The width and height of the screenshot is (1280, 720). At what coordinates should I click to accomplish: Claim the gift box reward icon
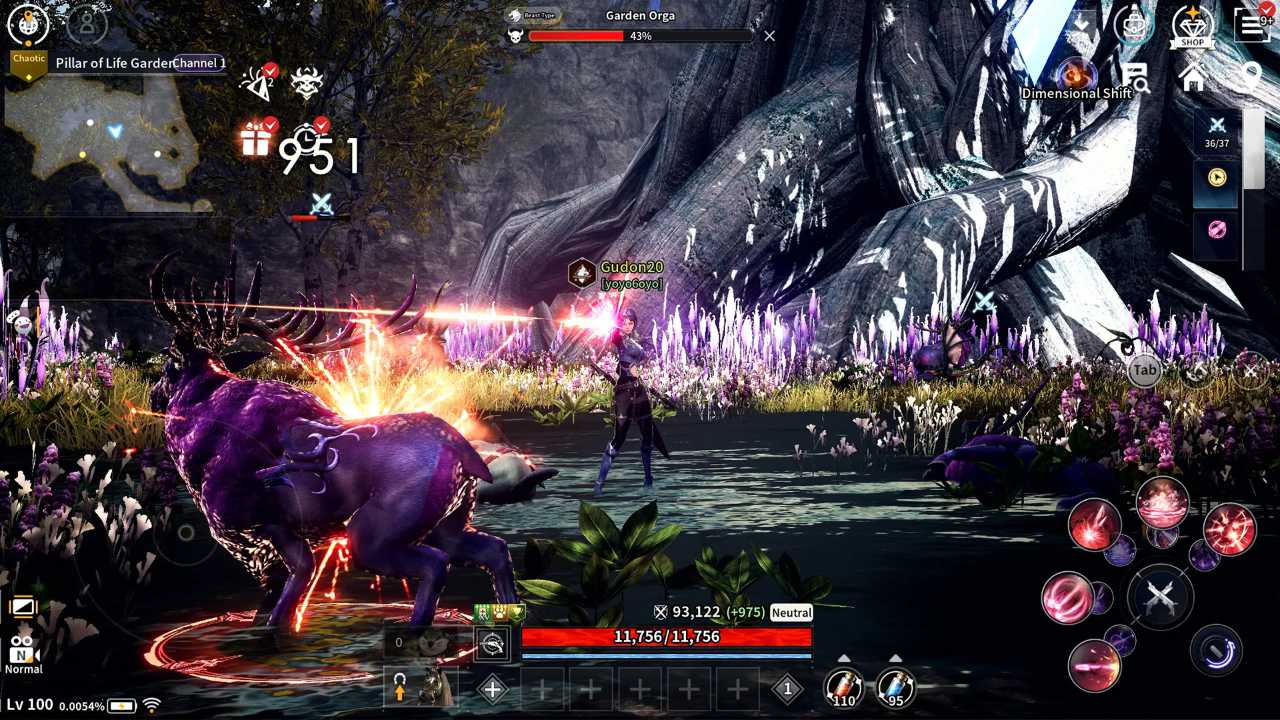[x=256, y=140]
